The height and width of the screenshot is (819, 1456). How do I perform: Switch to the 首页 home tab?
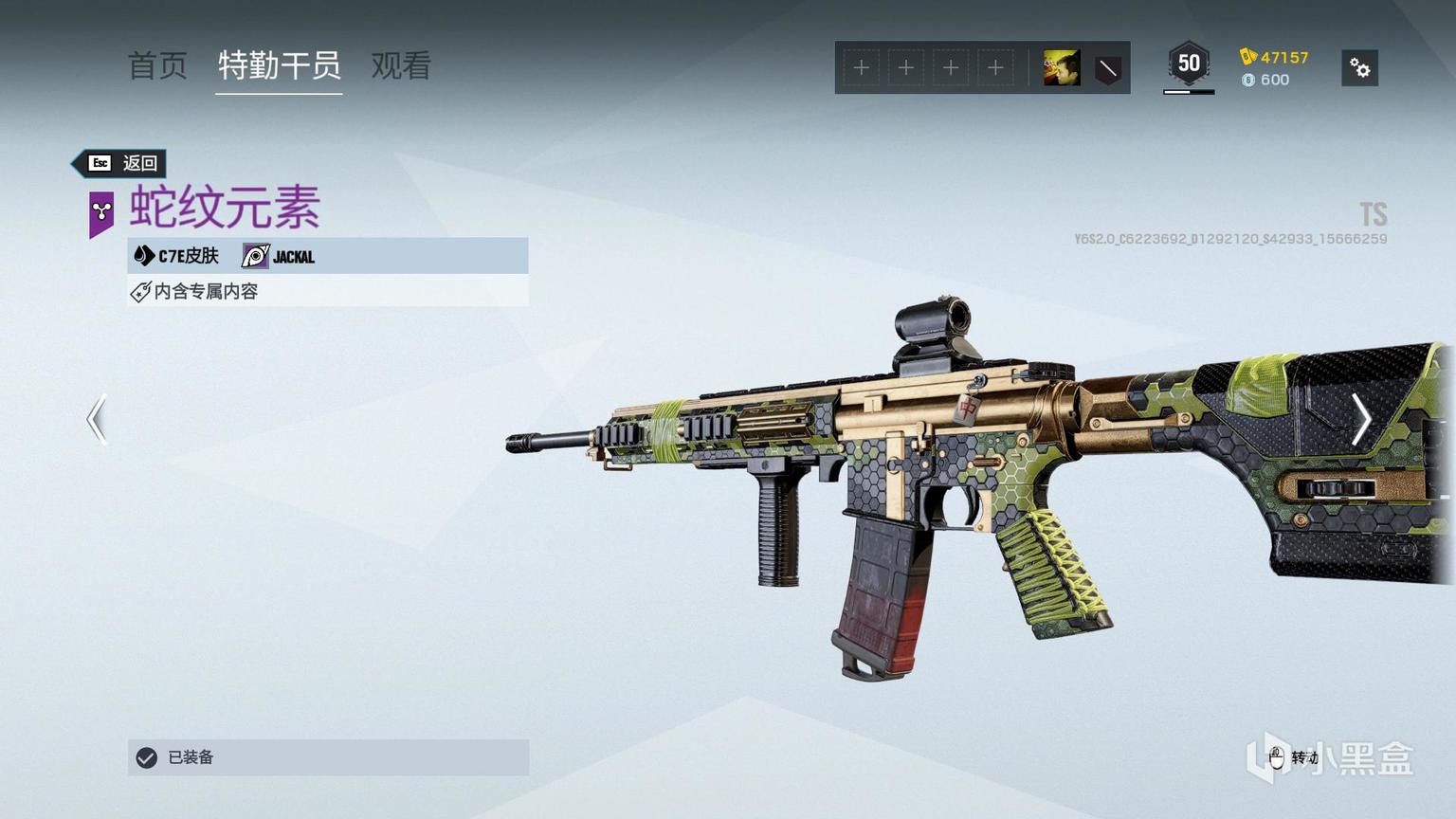(157, 66)
